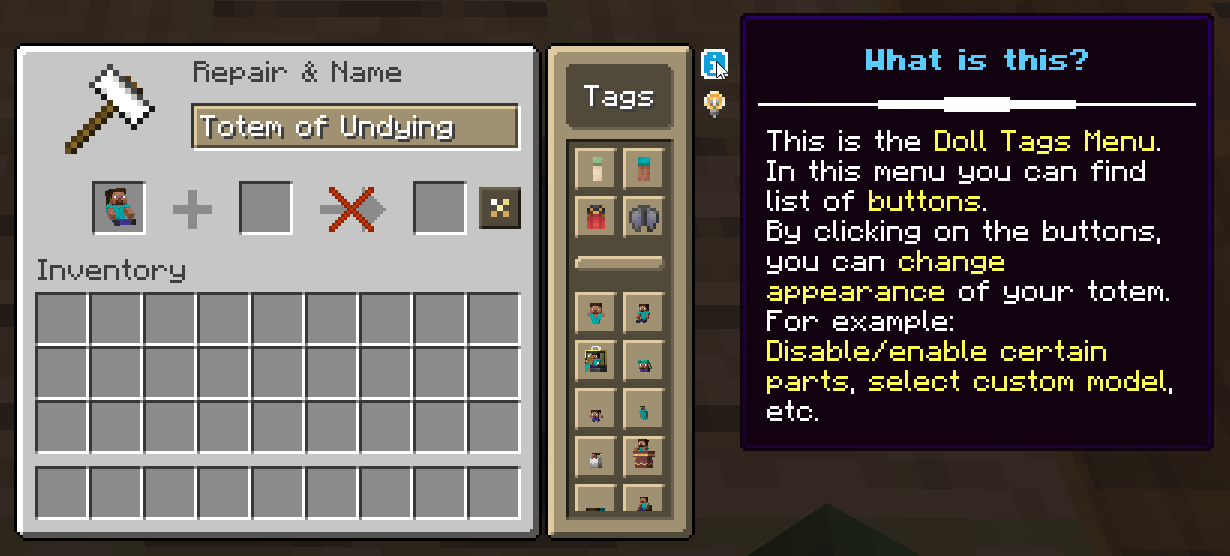
Task: Click the dark button with the golden cross icon
Action: (499, 208)
